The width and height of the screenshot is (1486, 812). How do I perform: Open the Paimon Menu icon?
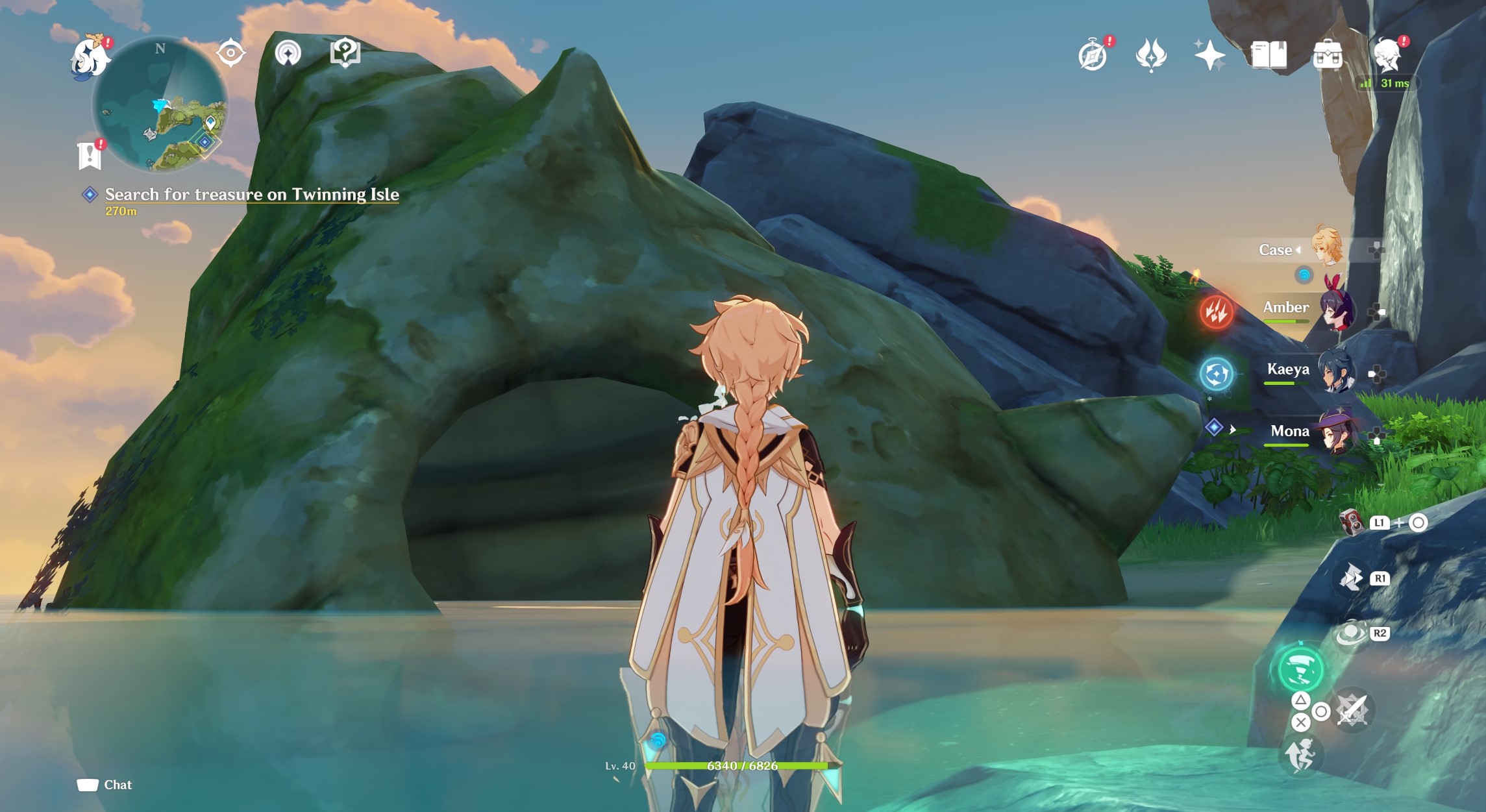click(91, 57)
